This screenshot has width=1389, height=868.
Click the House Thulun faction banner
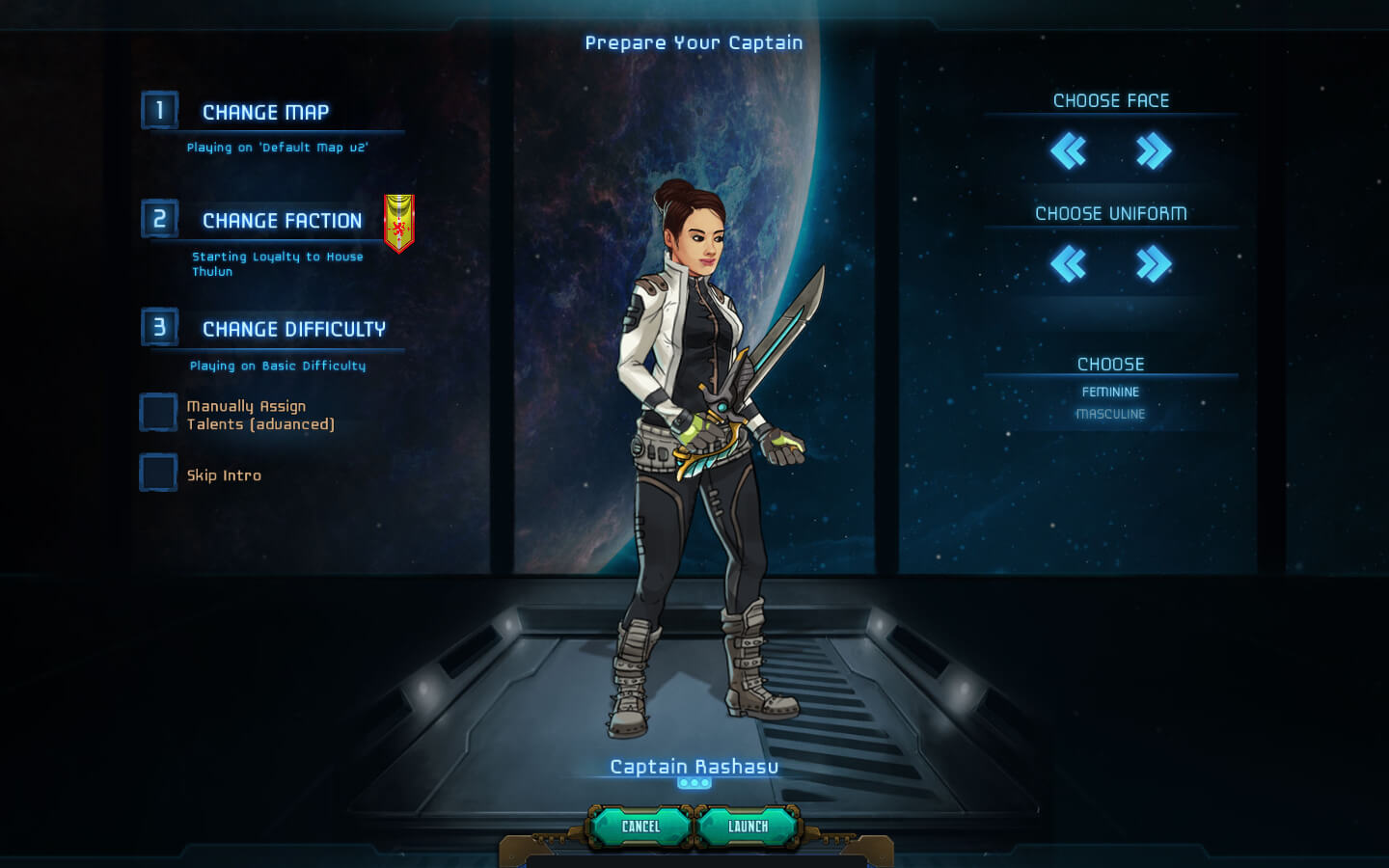point(398,223)
